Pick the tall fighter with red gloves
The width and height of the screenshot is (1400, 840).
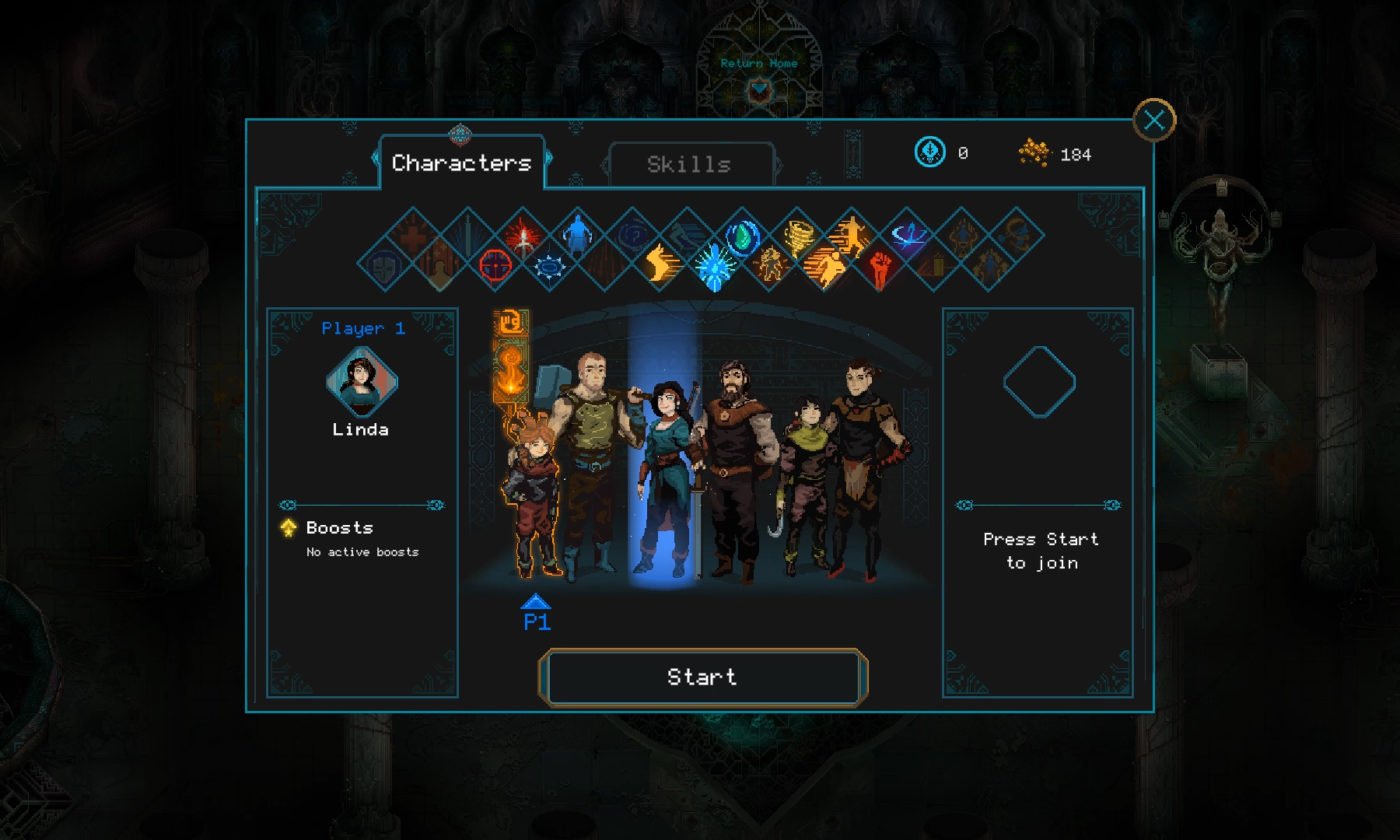[862, 460]
